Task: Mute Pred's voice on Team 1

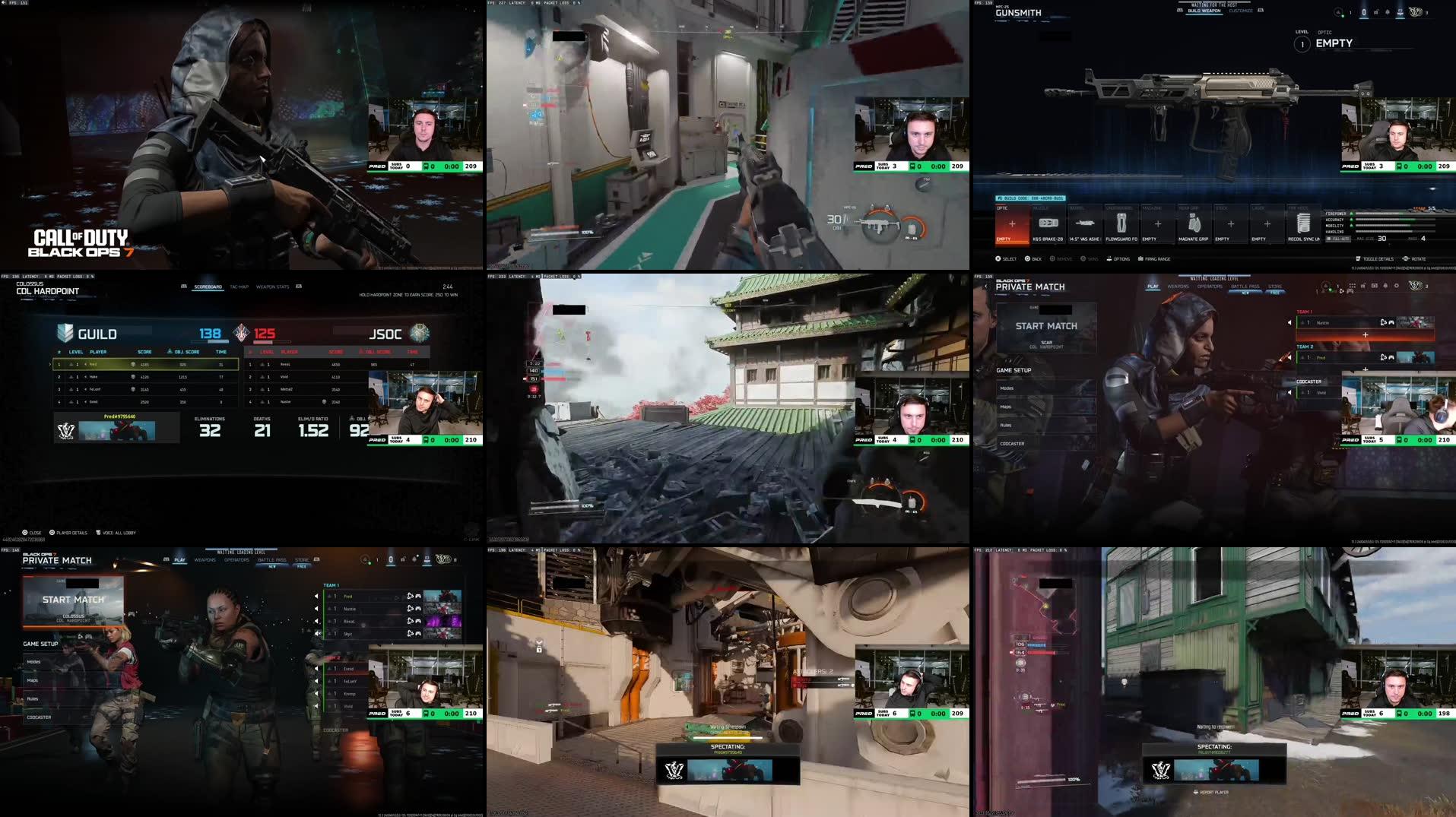Action: click(317, 597)
